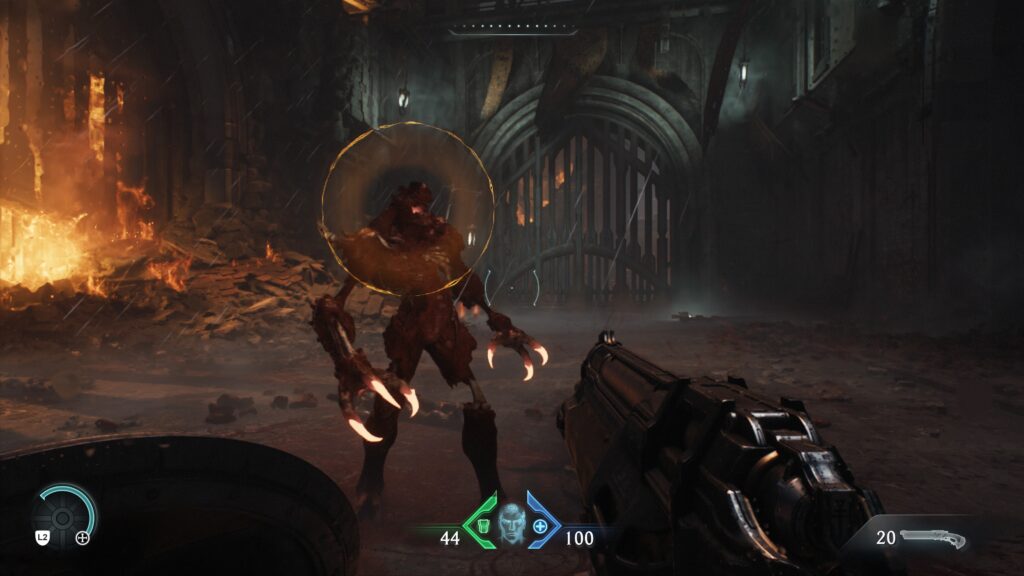
Task: Click the blue health cross icon
Action: click(540, 525)
